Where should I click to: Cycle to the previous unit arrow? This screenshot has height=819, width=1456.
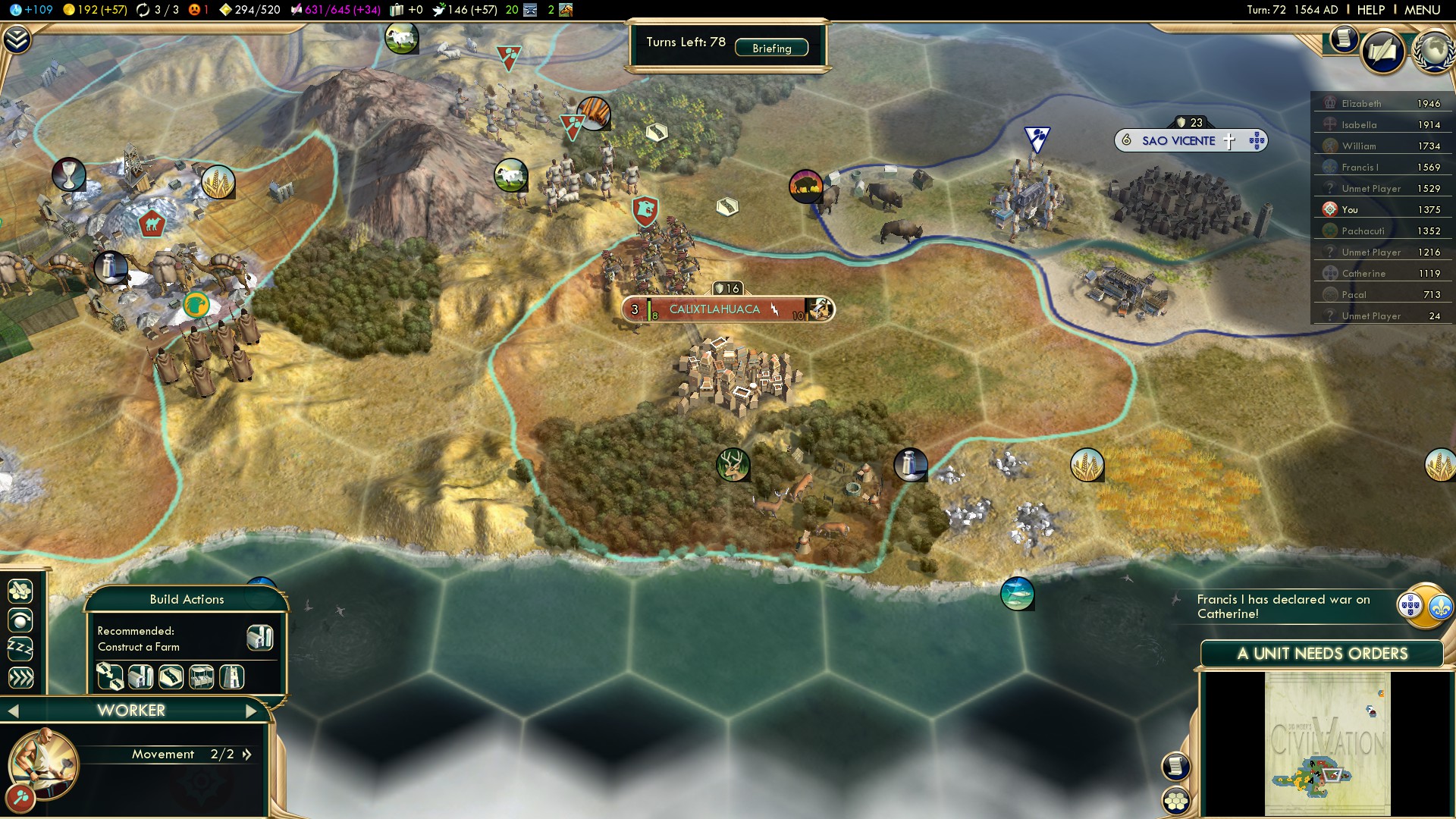click(13, 711)
